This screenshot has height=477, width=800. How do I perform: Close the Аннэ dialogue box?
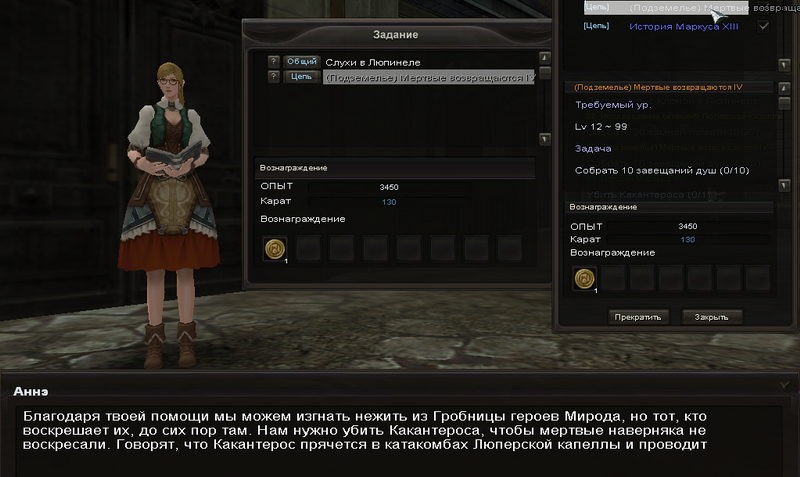(784, 384)
